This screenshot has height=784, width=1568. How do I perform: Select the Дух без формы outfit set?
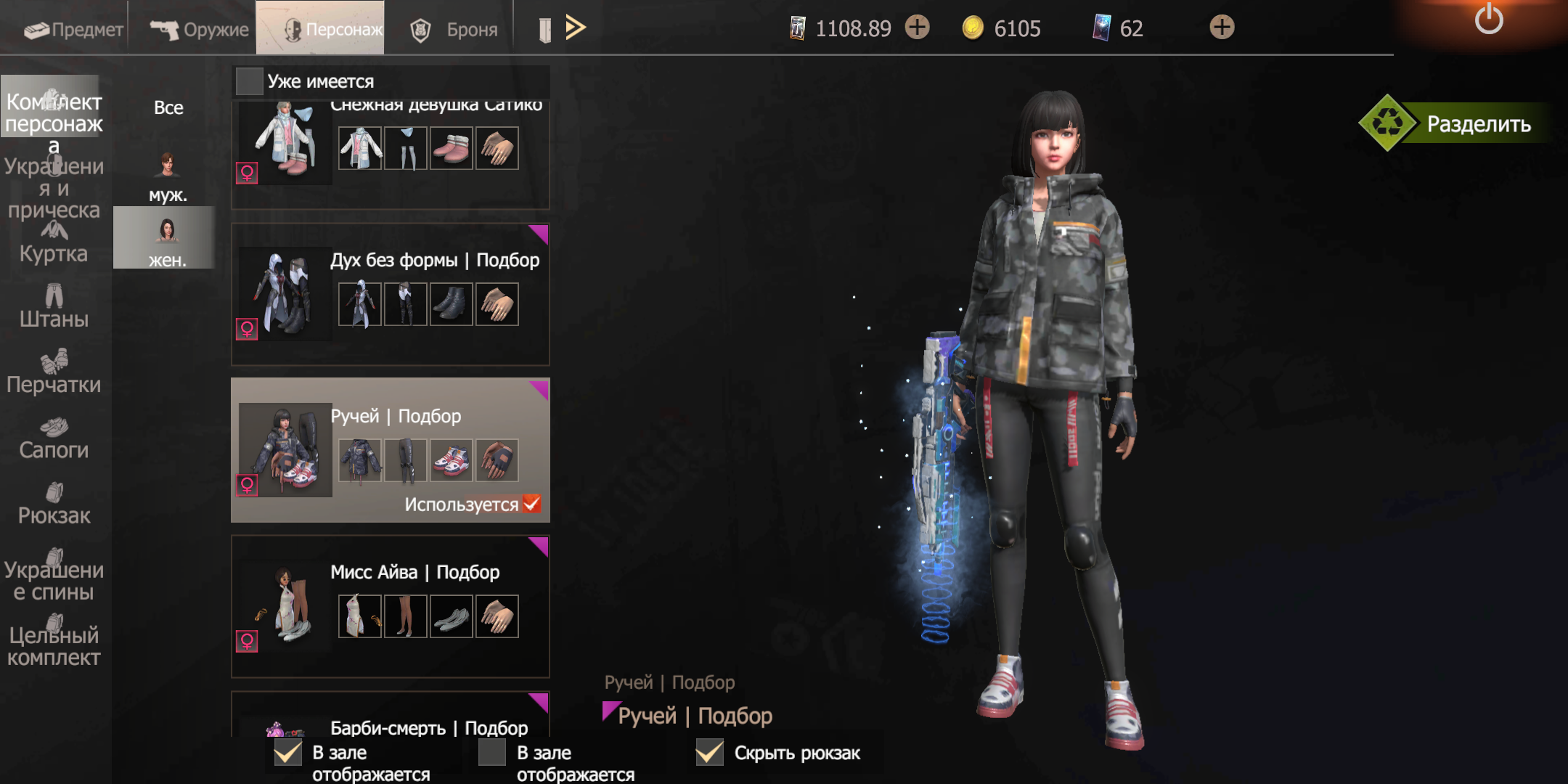[390, 294]
